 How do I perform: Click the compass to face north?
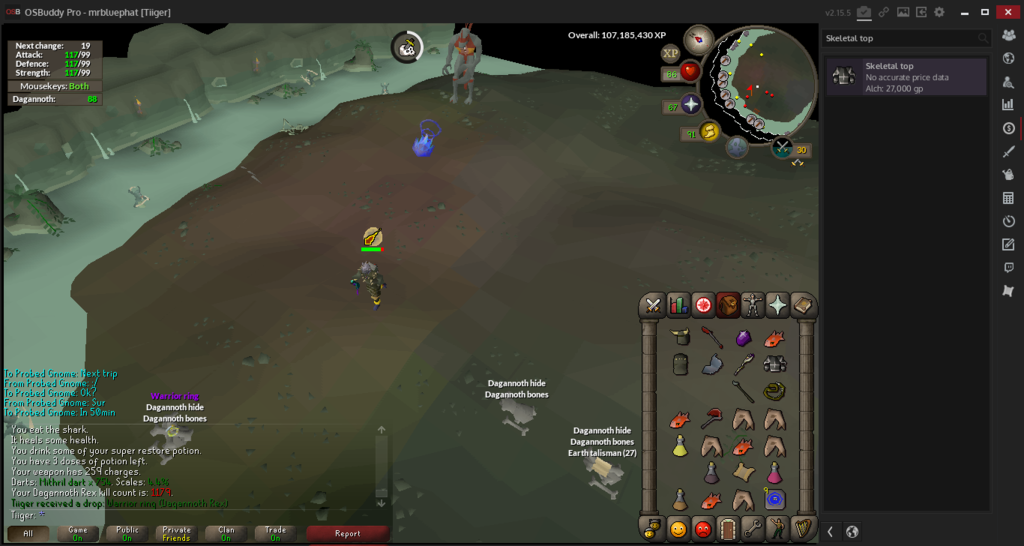click(x=698, y=40)
